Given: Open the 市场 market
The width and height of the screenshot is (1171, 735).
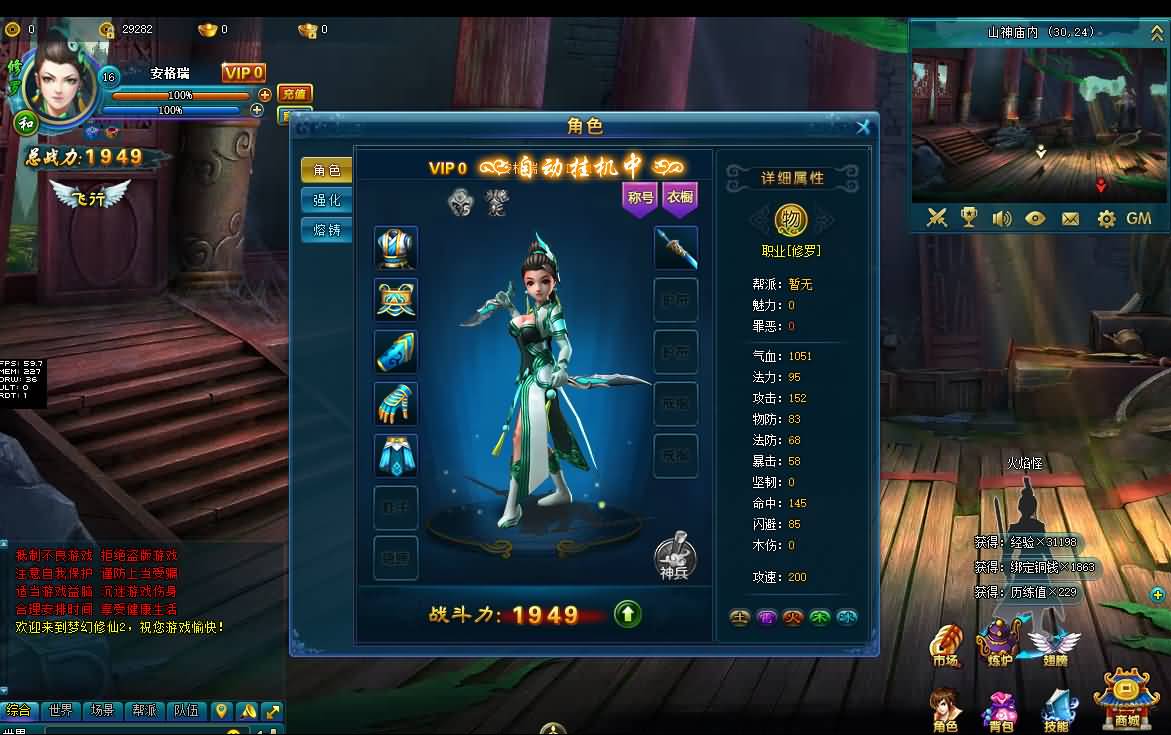Looking at the screenshot, I should click(x=945, y=645).
